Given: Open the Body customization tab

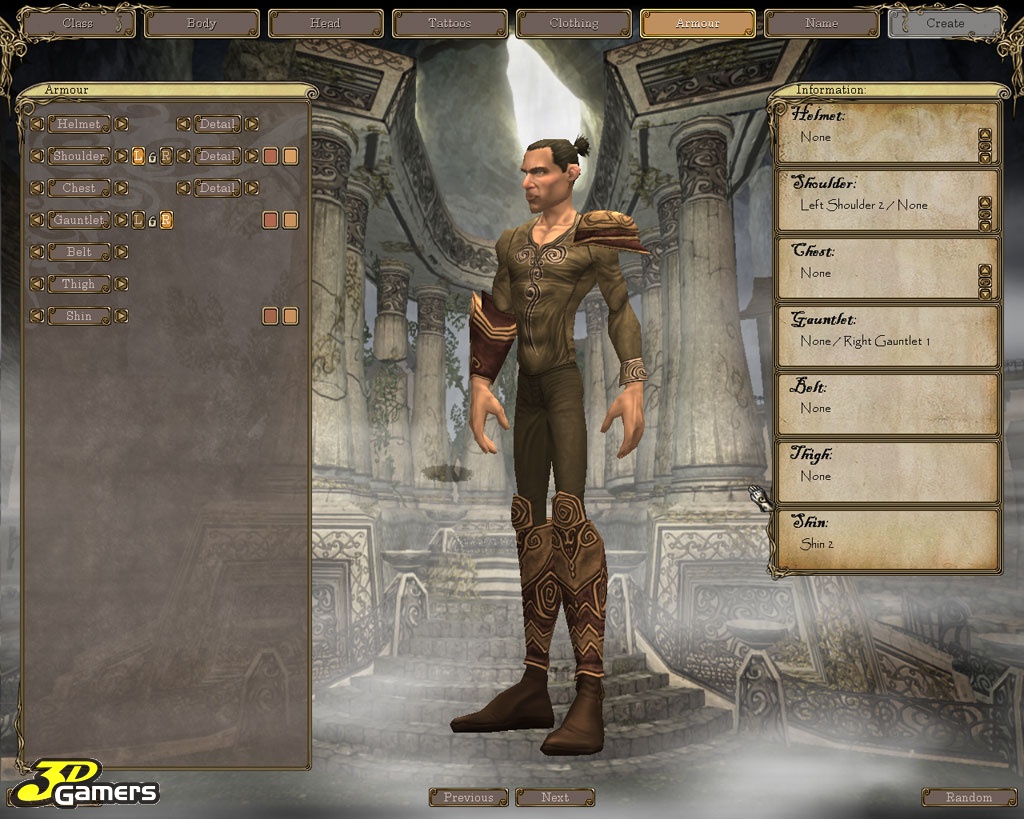Looking at the screenshot, I should click(202, 23).
